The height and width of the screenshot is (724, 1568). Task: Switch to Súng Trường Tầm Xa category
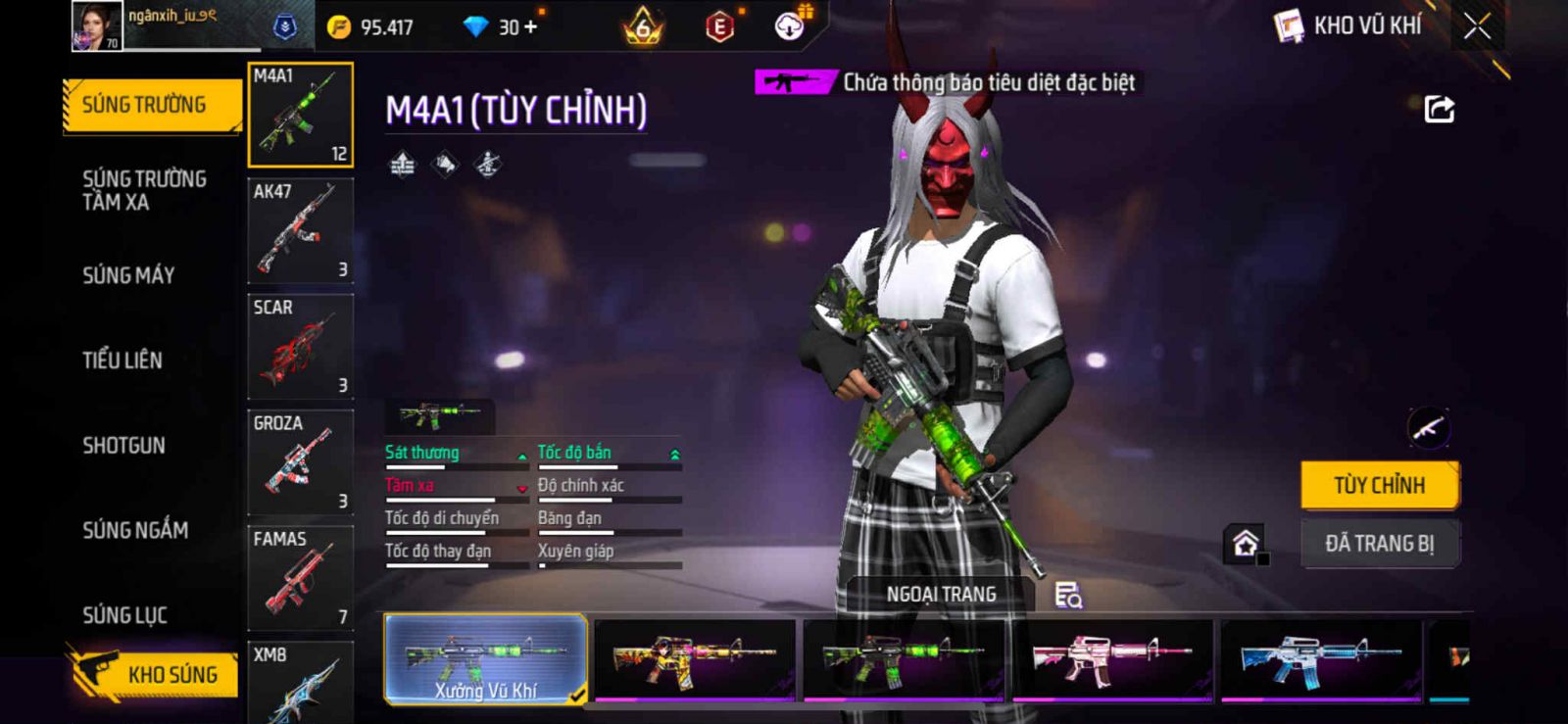click(x=144, y=190)
